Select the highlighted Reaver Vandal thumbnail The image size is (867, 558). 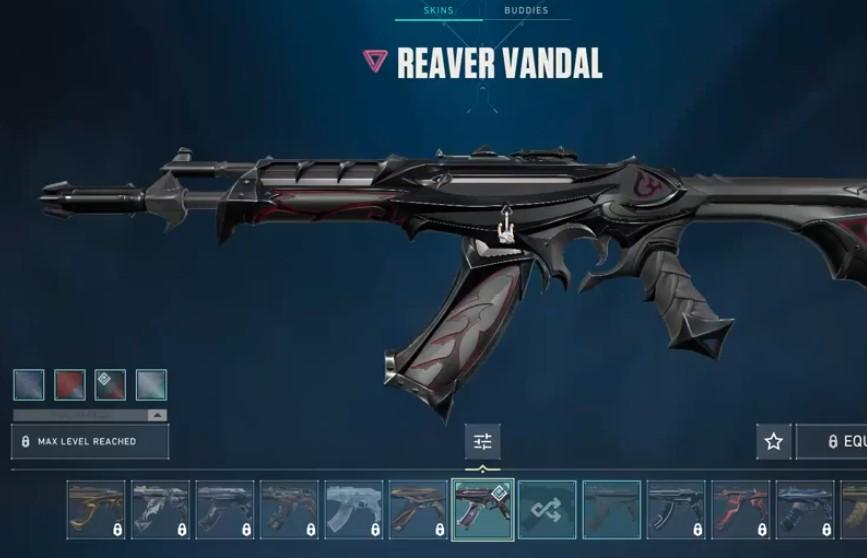[483, 510]
